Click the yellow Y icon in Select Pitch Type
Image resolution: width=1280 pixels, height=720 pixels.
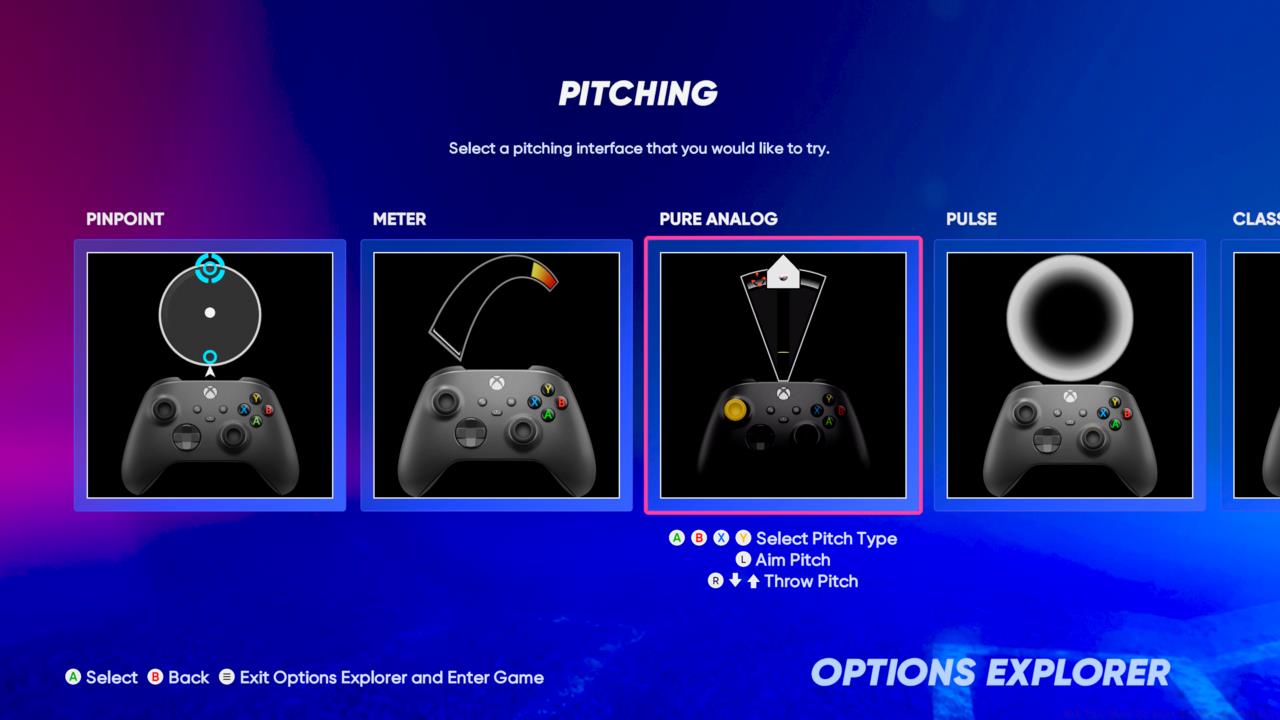point(743,538)
